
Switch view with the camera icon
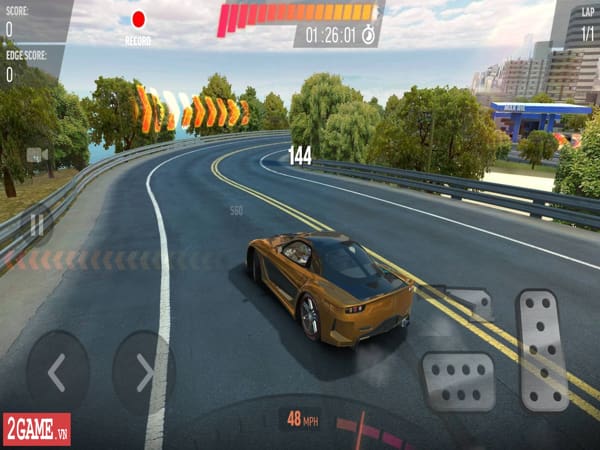point(37,155)
